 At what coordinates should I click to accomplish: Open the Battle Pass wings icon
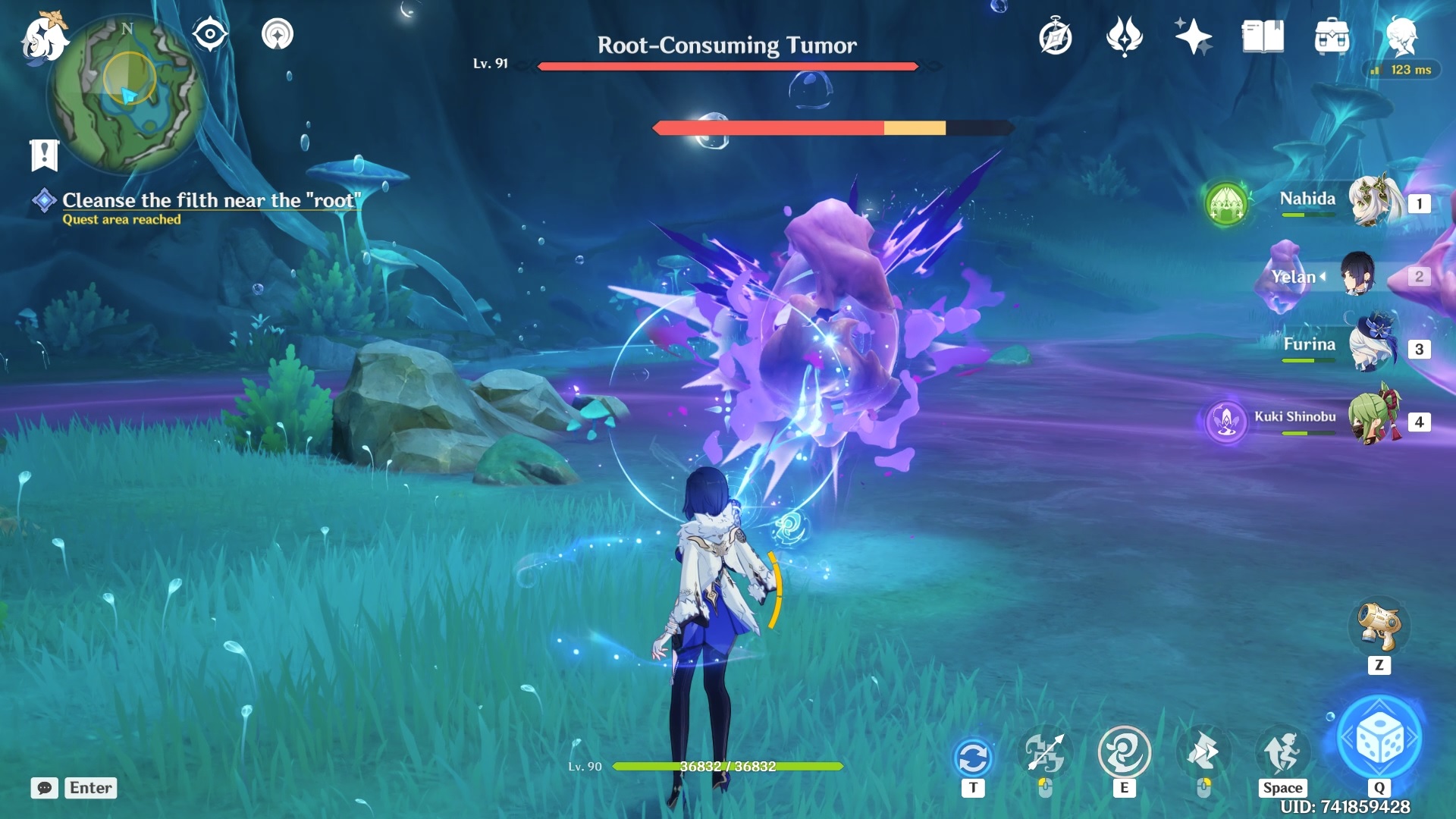point(1124,34)
